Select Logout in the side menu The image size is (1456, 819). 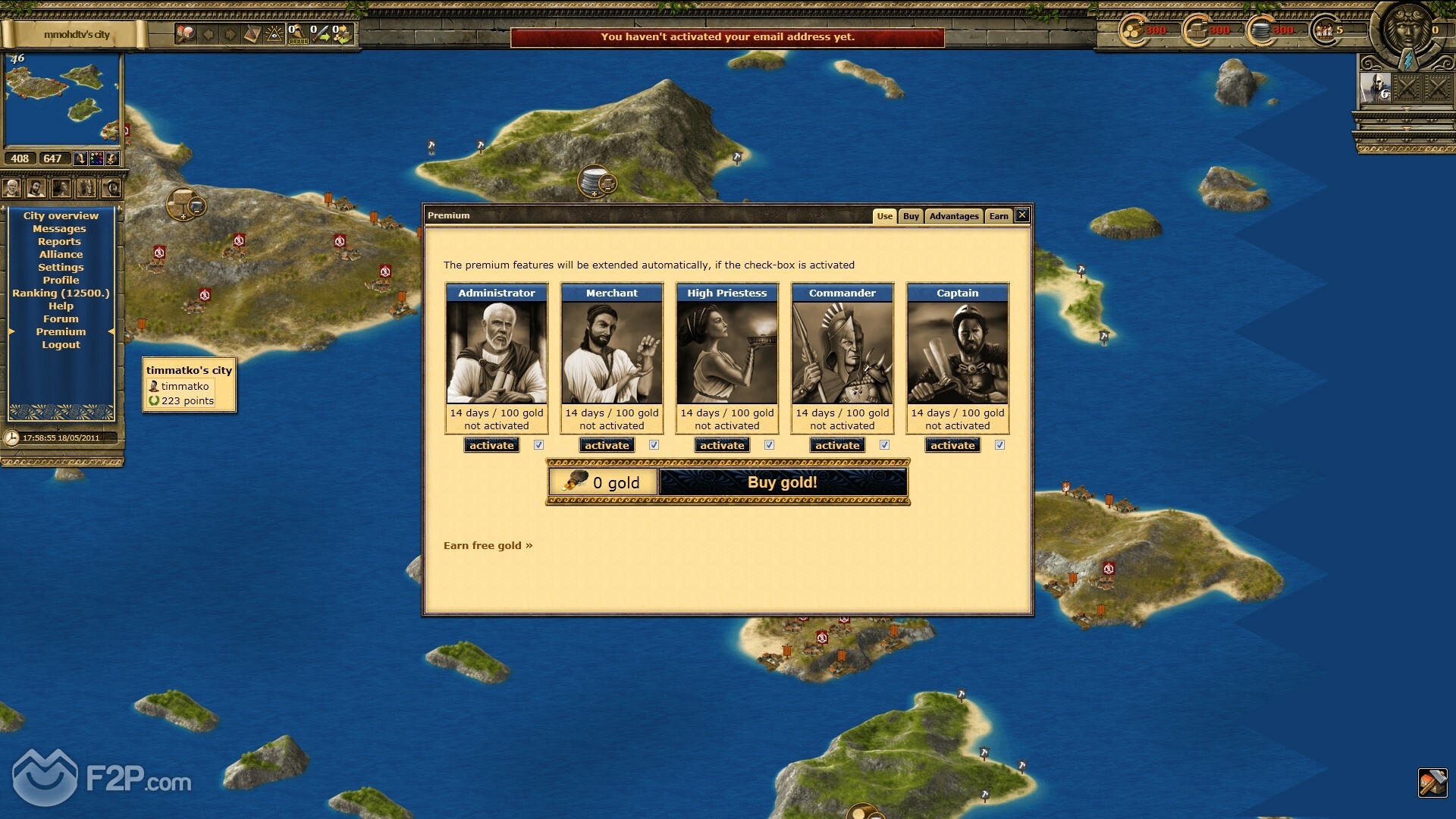pyautogui.click(x=61, y=345)
